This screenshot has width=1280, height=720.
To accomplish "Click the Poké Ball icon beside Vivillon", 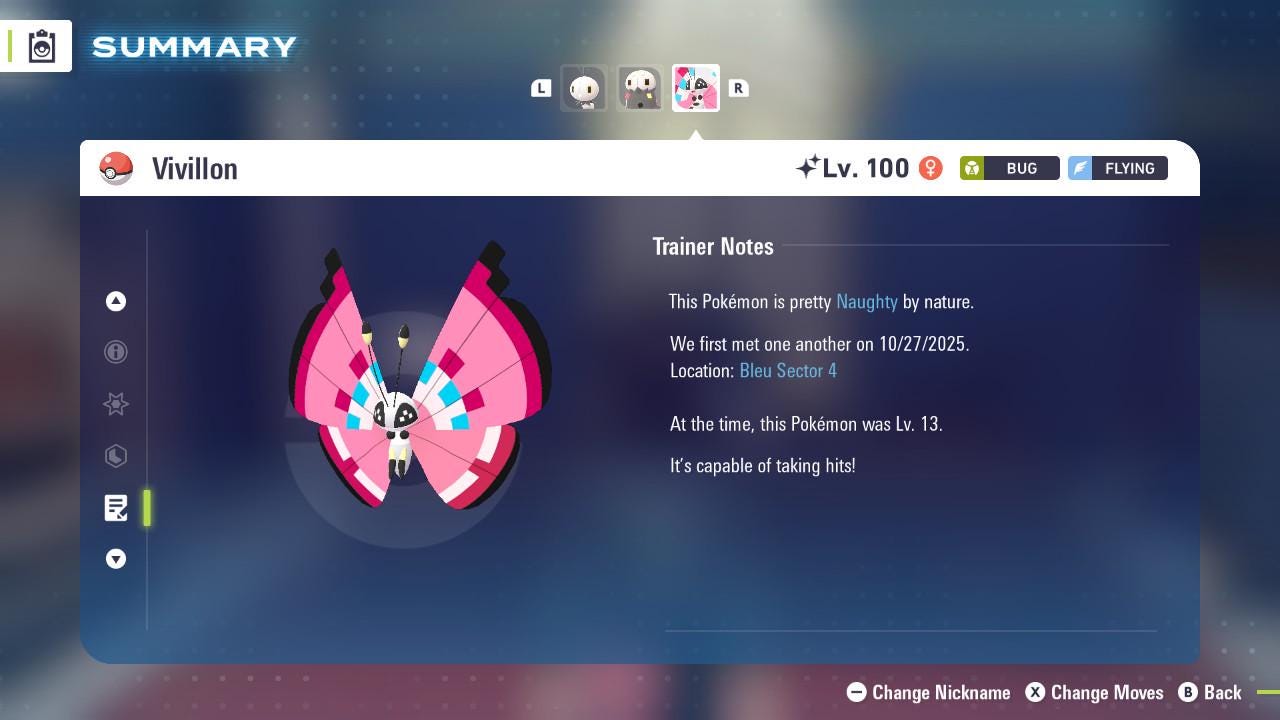I will tap(116, 168).
